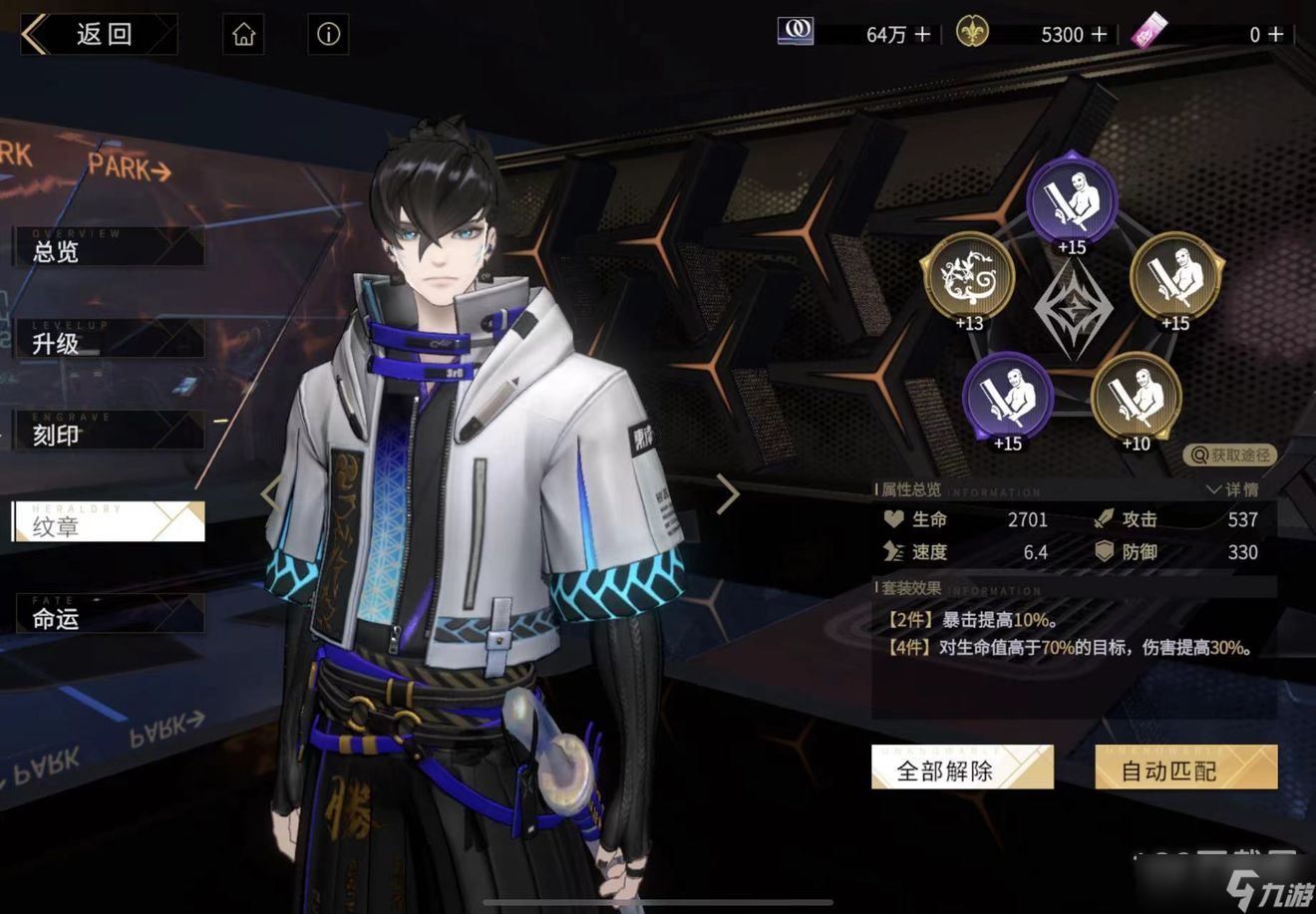Add more pink ticket currency
Viewport: 1316px width, 914px height.
point(1275,35)
